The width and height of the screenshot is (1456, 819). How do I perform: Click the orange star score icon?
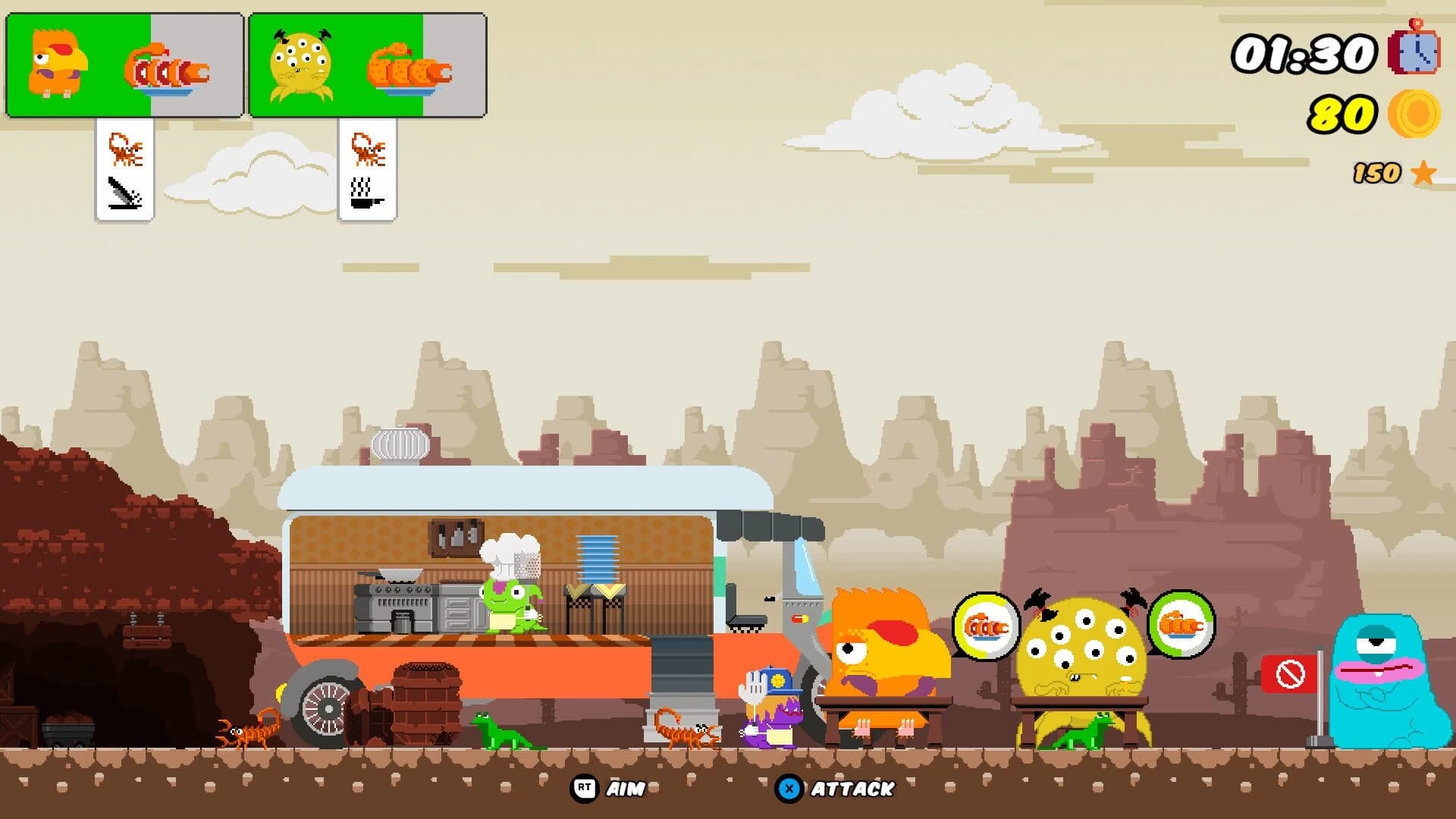1421,174
